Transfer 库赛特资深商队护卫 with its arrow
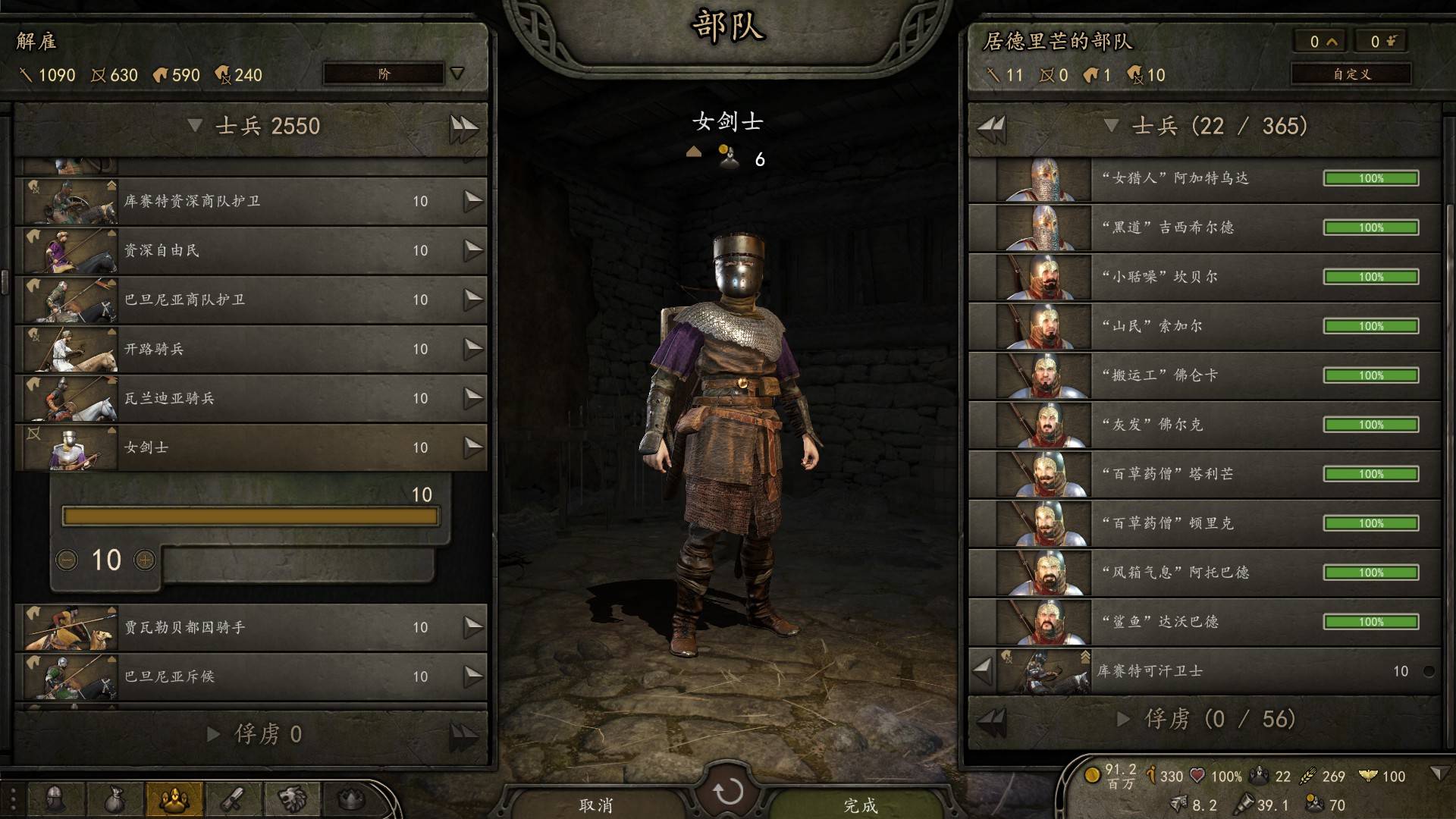Viewport: 1456px width, 819px height. [473, 201]
